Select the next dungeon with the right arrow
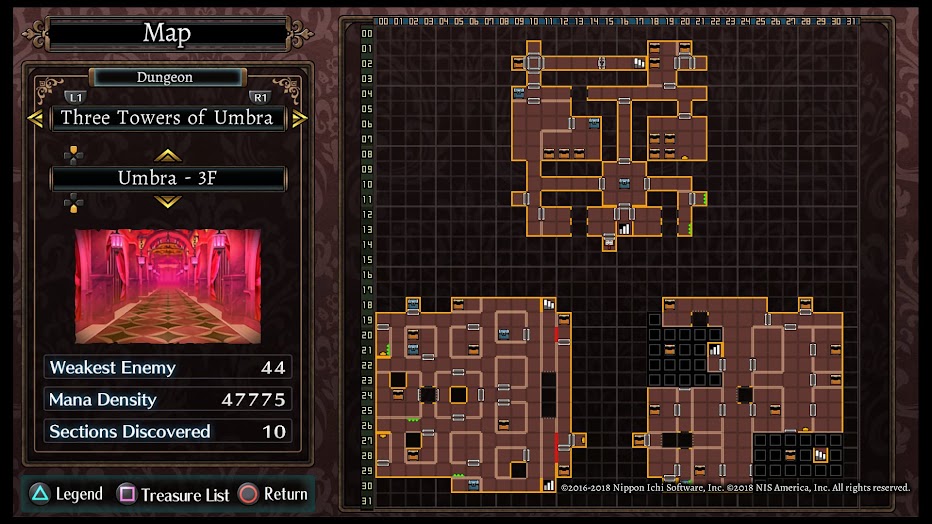The width and height of the screenshot is (932, 524). tap(299, 118)
